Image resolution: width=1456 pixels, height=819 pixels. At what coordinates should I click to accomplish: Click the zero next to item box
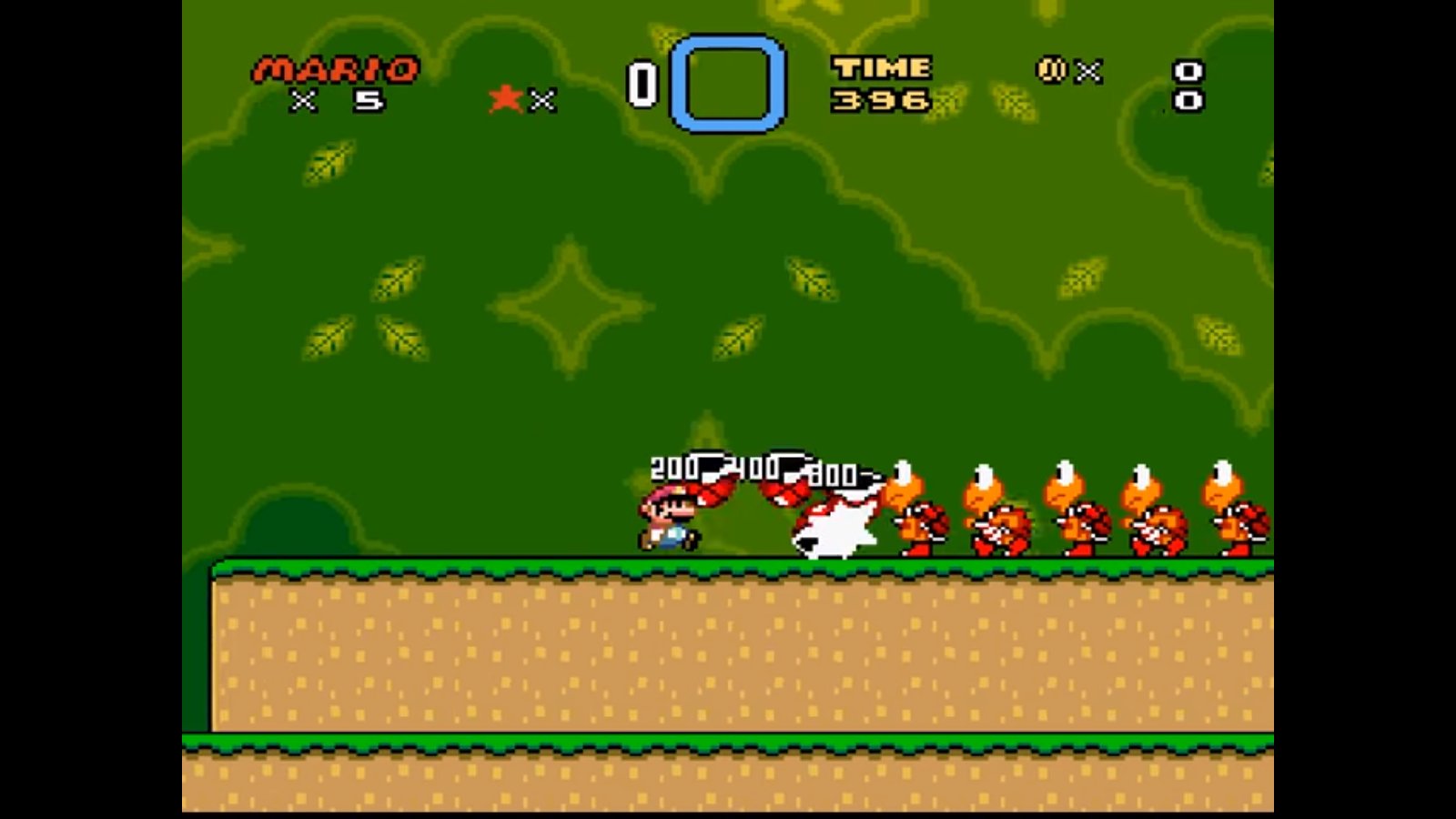642,80
